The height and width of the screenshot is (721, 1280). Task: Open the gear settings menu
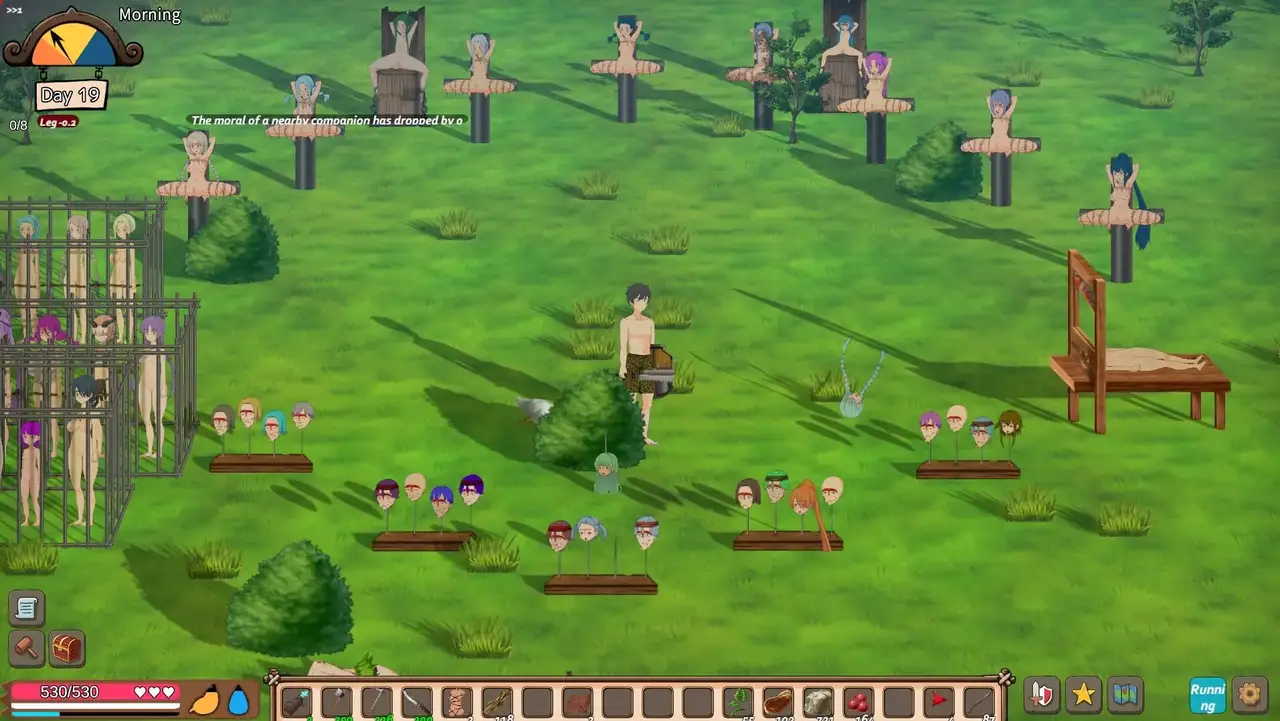point(1249,695)
